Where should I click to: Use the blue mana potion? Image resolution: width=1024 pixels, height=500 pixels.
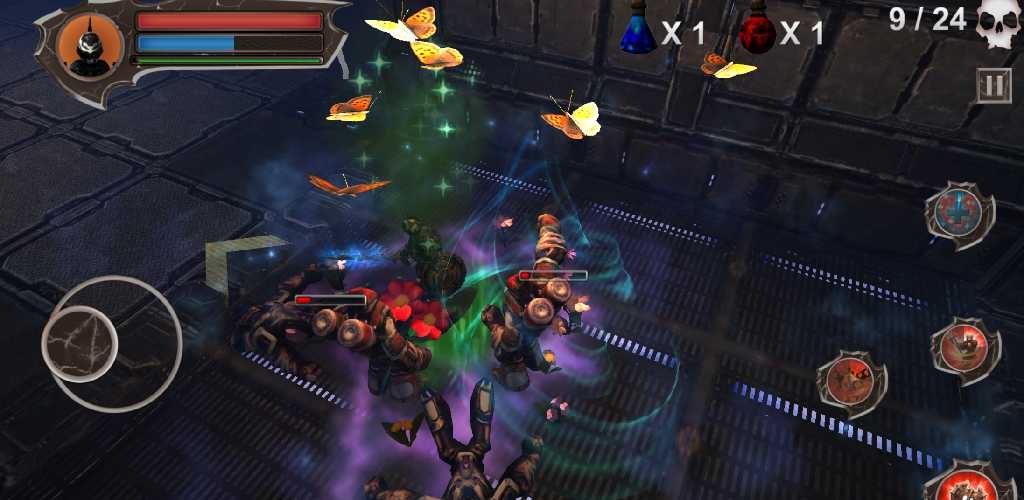(x=637, y=31)
